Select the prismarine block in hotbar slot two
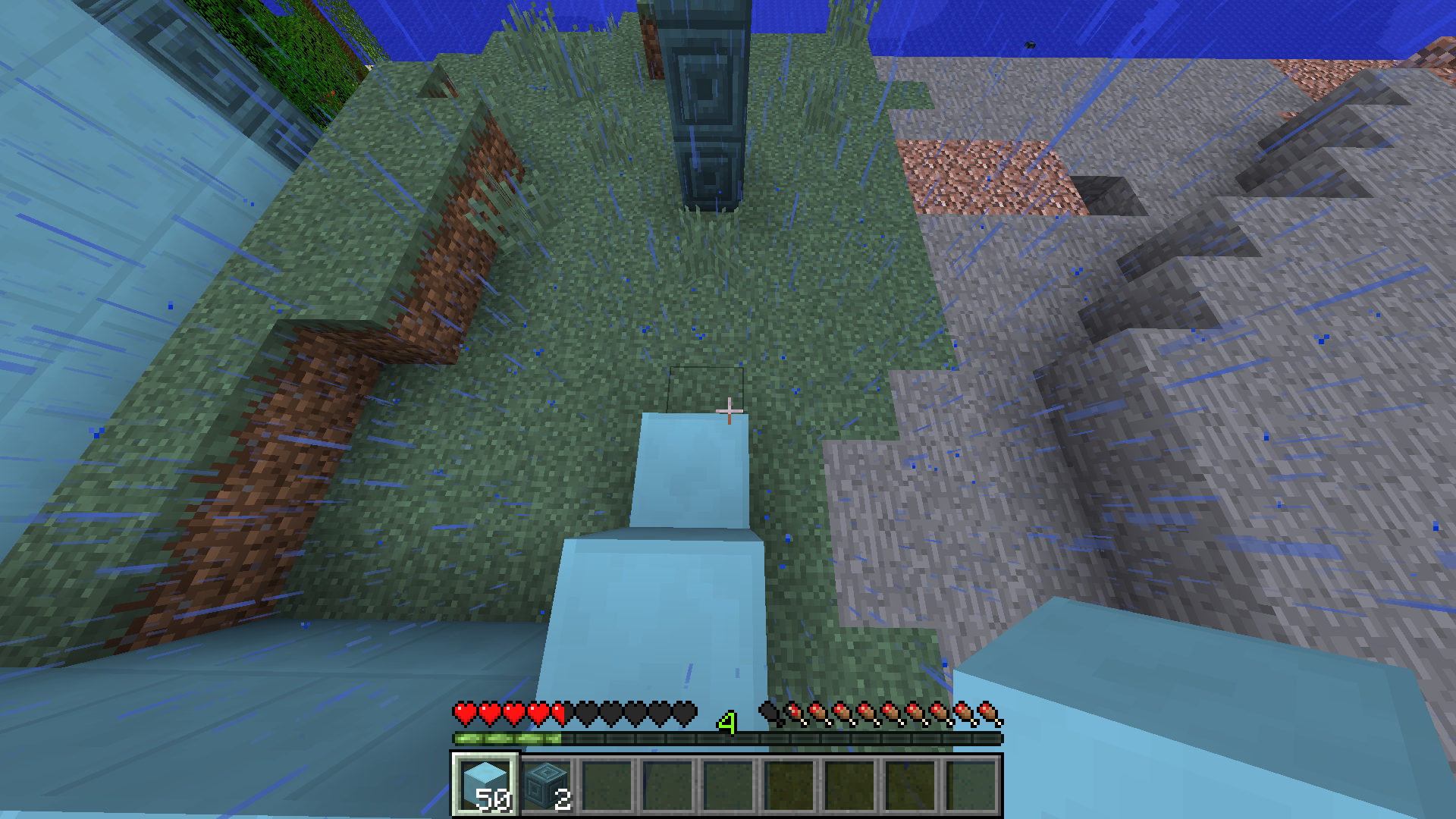 point(544,783)
